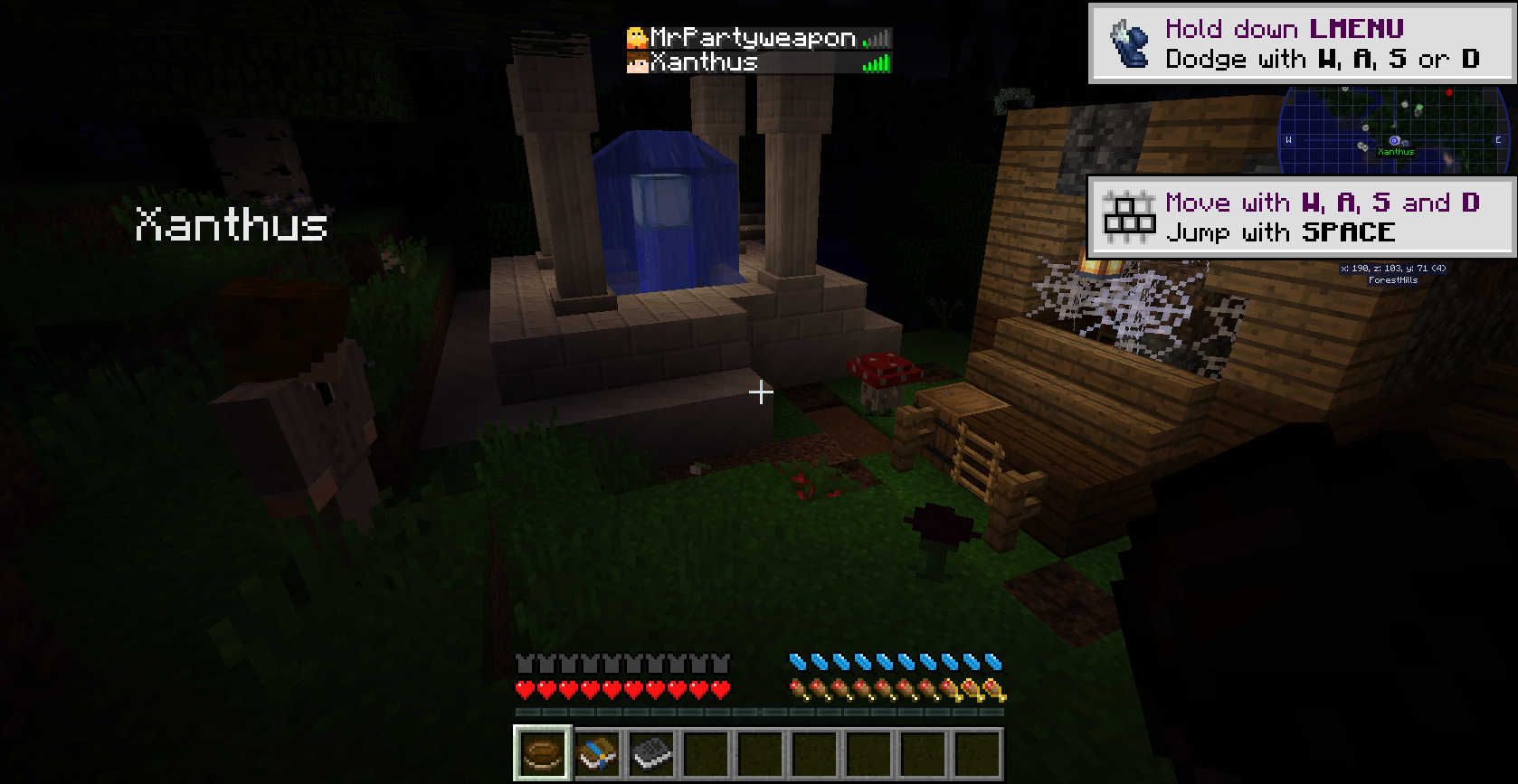
Task: Click the Move and Jump tutorial hint
Action: 1301,217
